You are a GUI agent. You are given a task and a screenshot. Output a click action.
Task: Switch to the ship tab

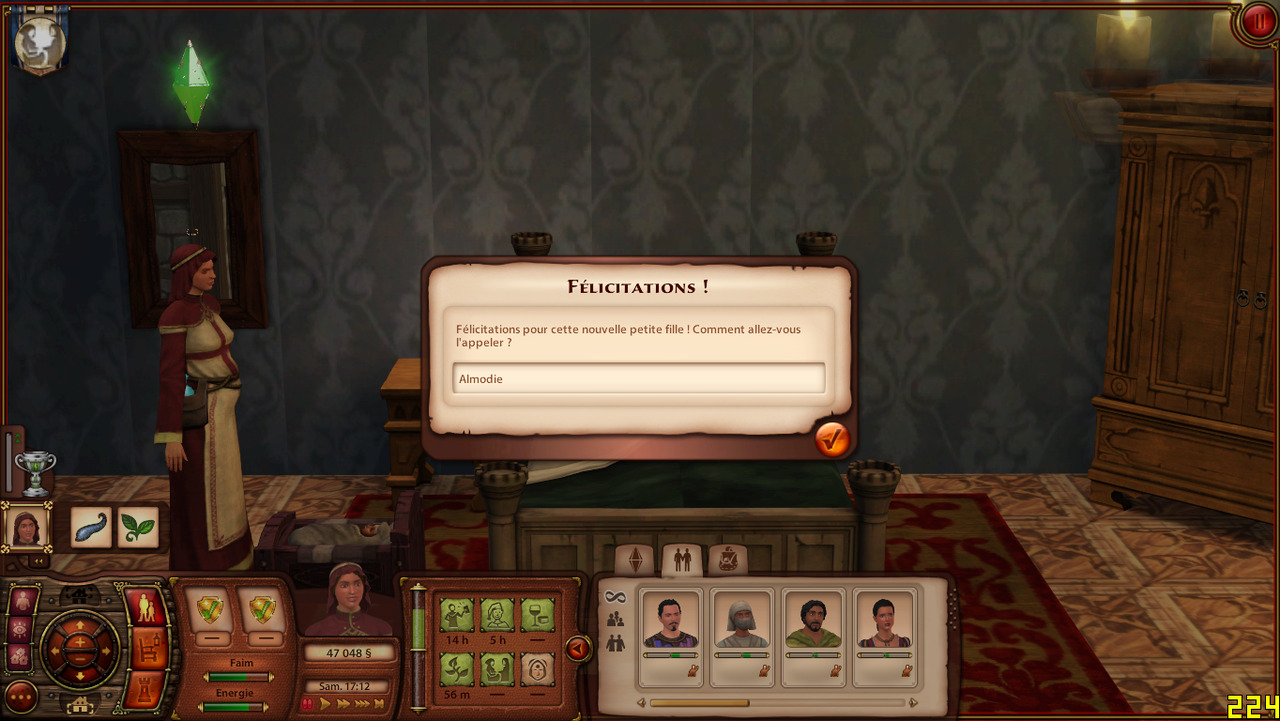point(728,560)
